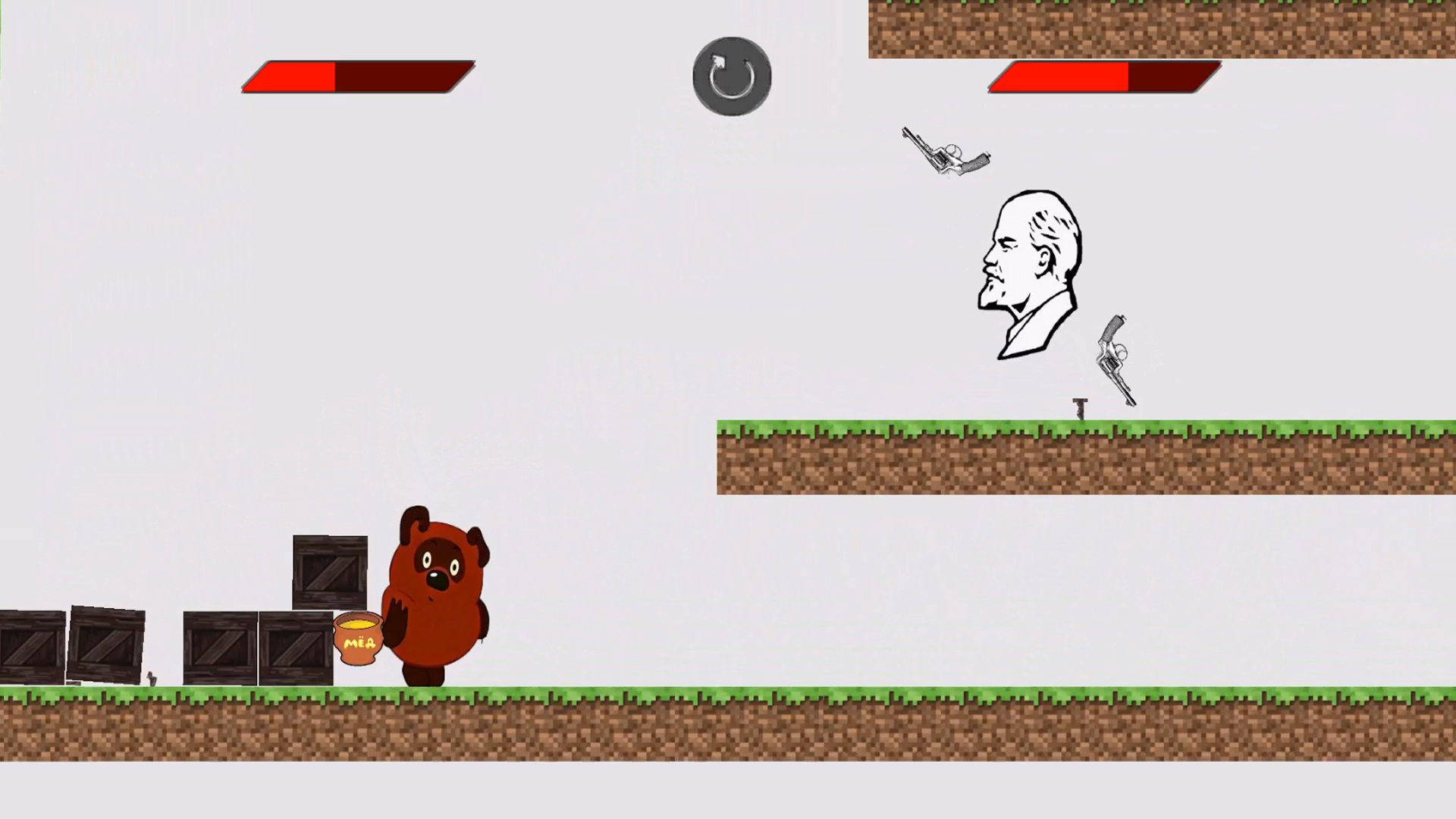
Task: Click the honey pot labeled МЁД
Action: [358, 641]
